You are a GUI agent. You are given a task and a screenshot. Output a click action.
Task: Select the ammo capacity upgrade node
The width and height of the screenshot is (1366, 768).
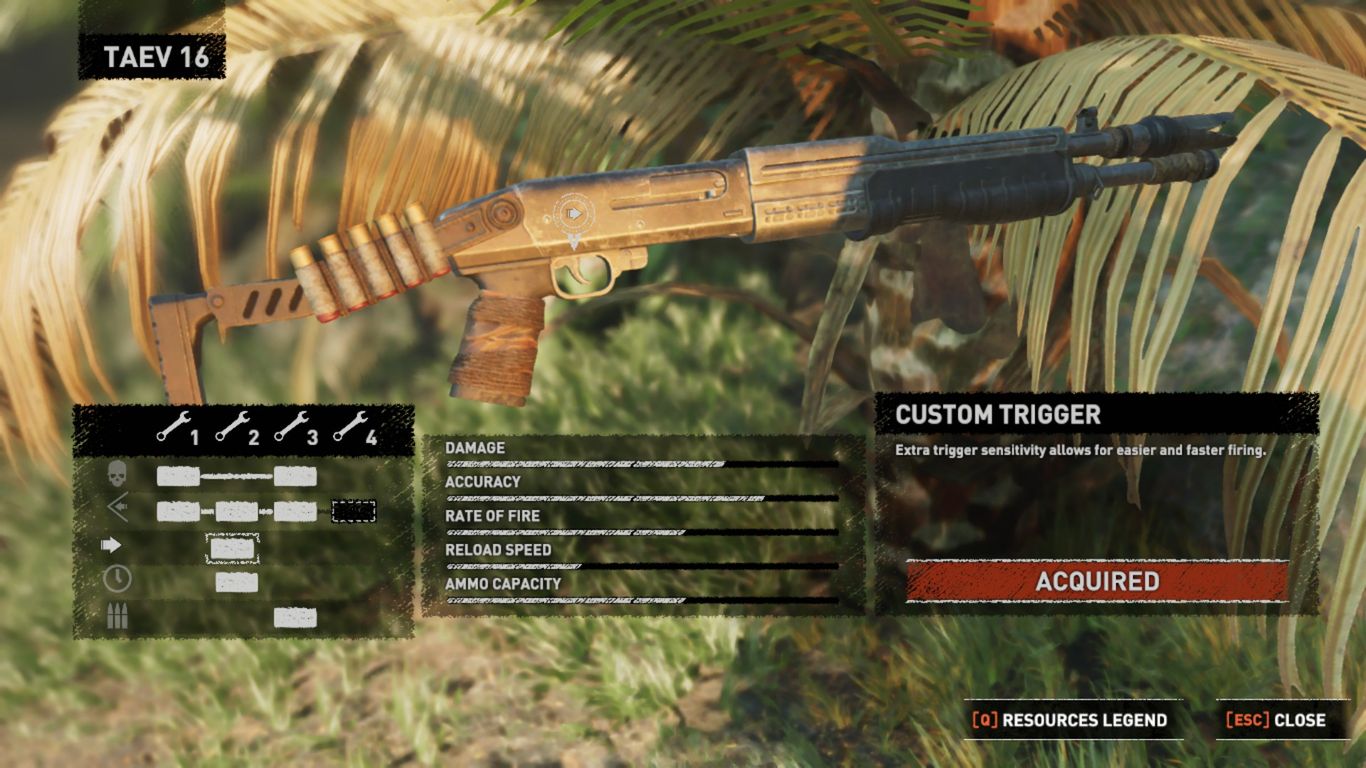click(x=295, y=617)
